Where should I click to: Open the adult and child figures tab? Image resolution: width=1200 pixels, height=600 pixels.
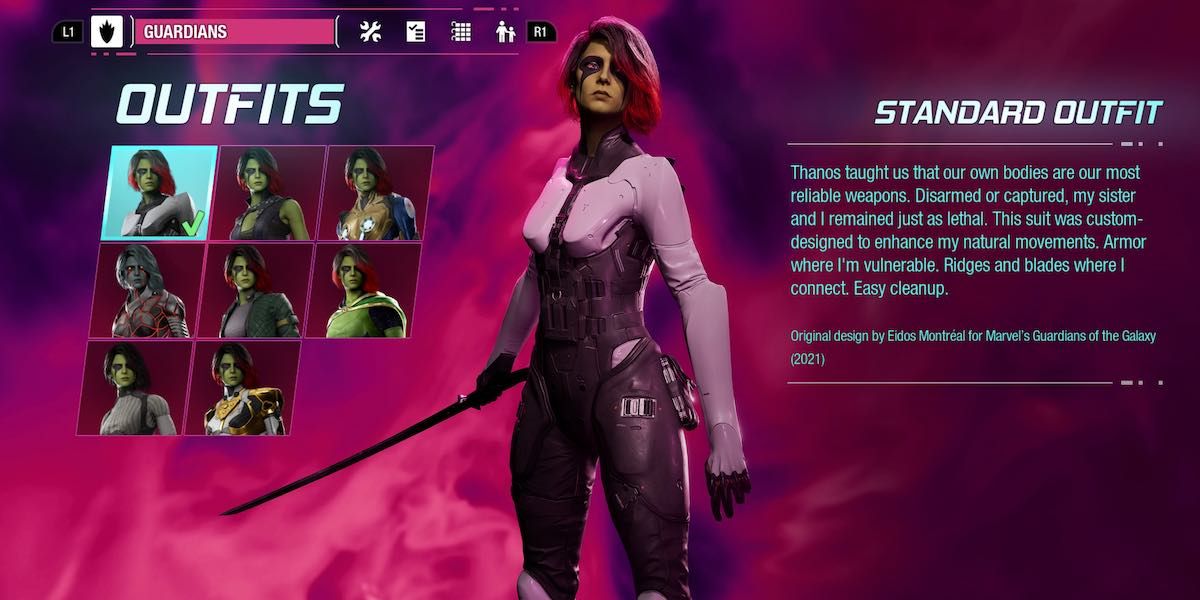click(505, 32)
